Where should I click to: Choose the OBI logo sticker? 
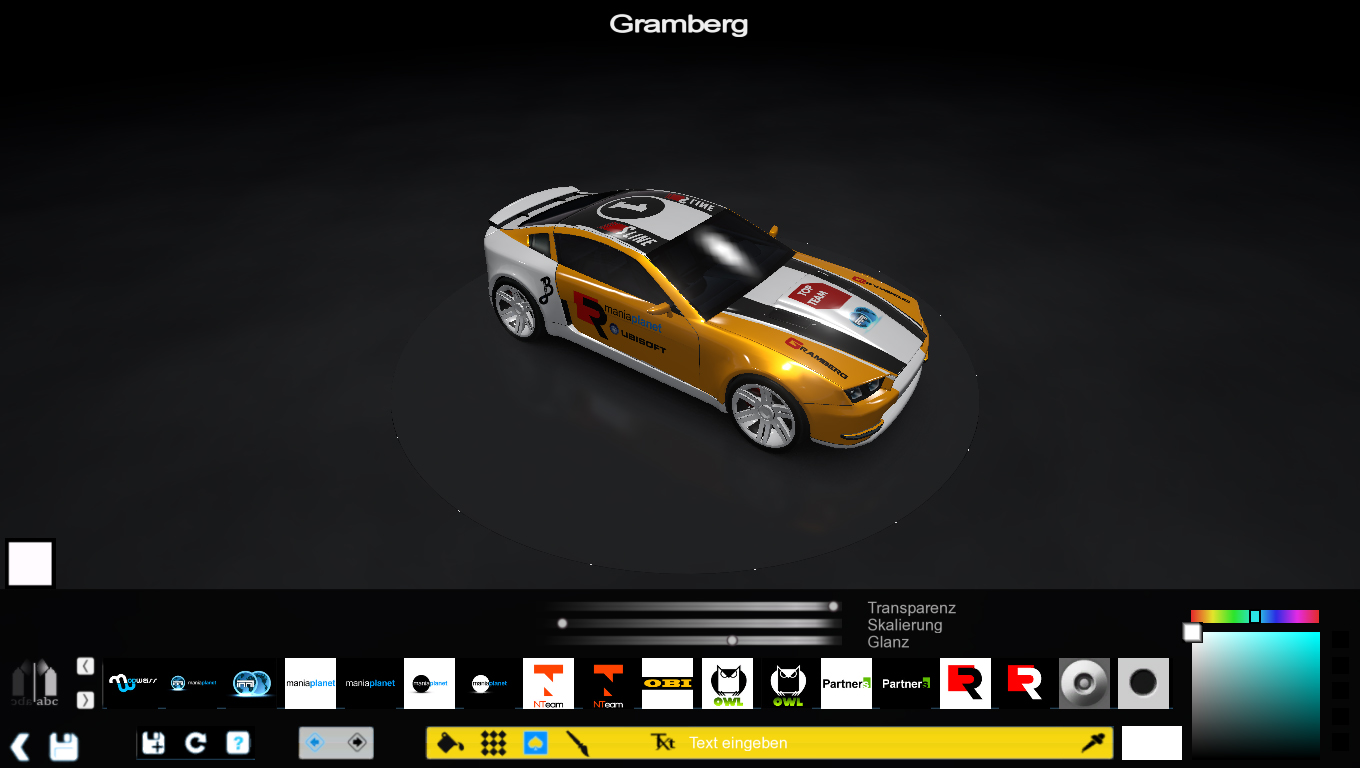[x=667, y=683]
